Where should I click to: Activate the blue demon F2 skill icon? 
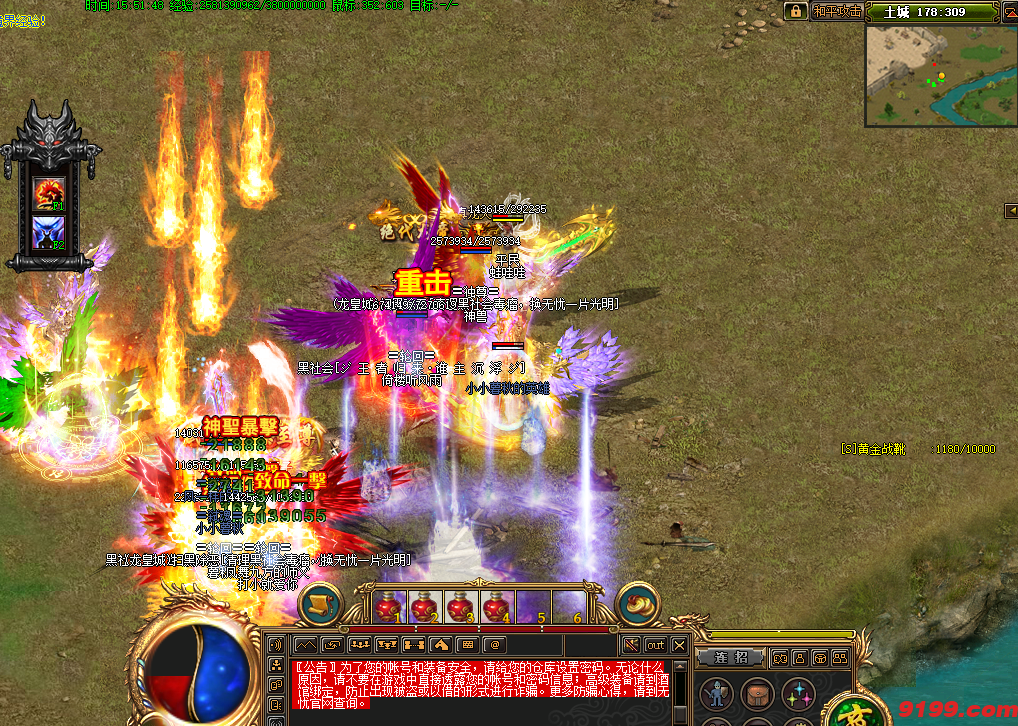[x=49, y=233]
